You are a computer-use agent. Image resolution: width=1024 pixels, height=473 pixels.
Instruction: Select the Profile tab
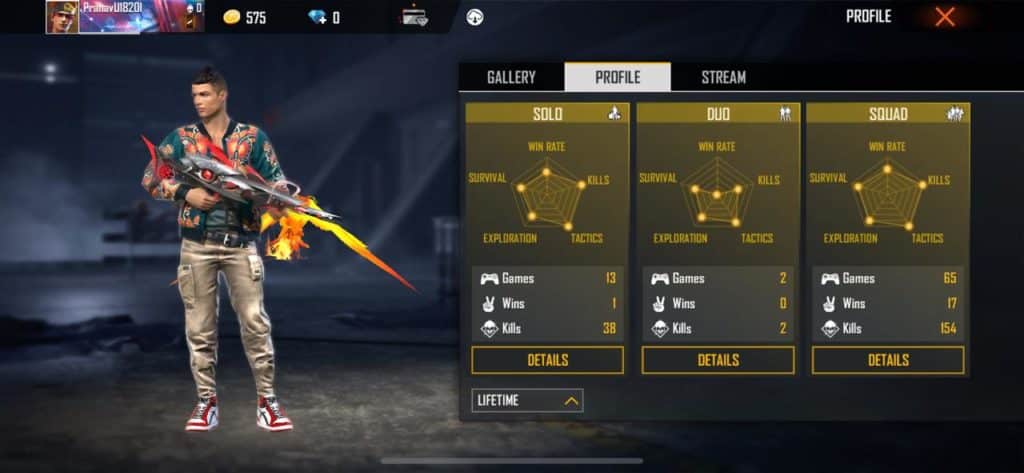[x=617, y=77]
